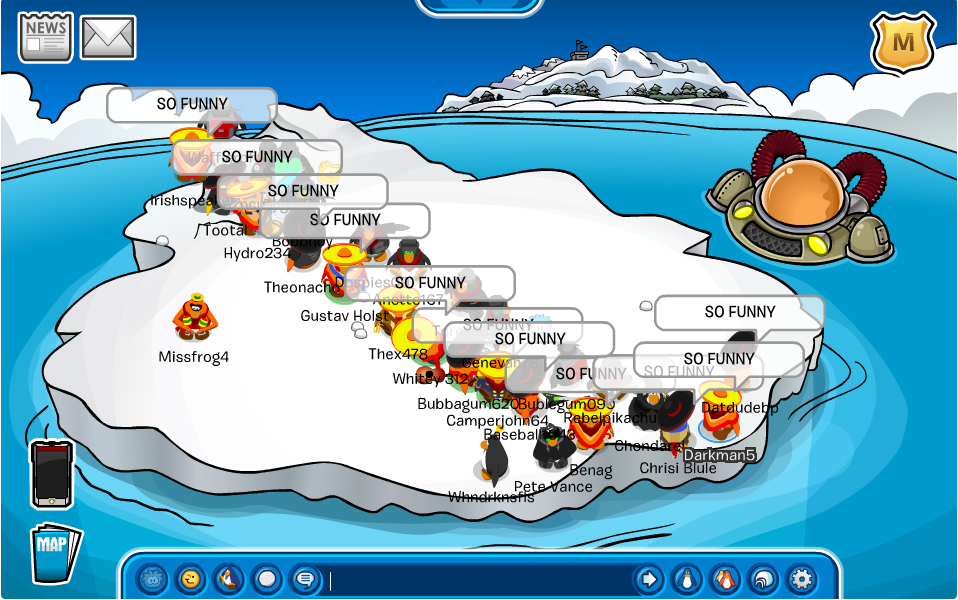Open the gear settings menu
This screenshot has width=958, height=600.
(x=800, y=578)
